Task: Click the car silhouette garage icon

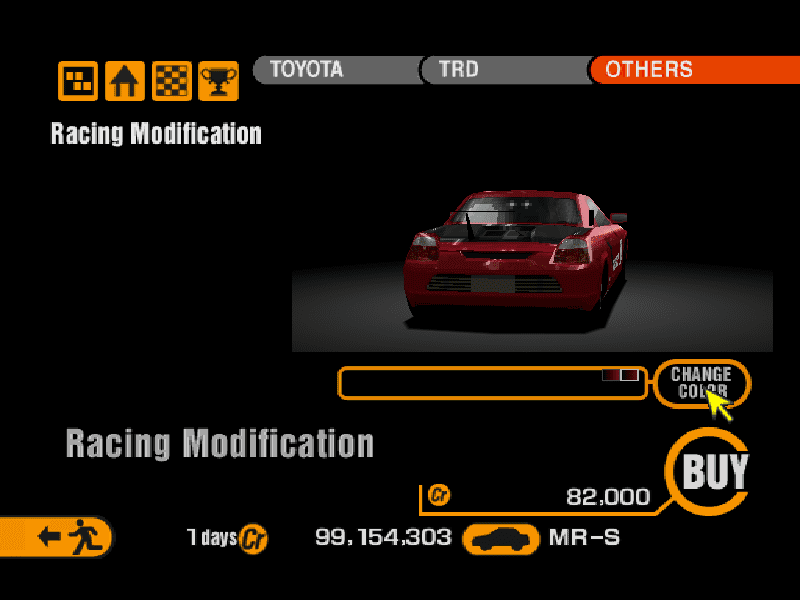Action: (x=501, y=538)
